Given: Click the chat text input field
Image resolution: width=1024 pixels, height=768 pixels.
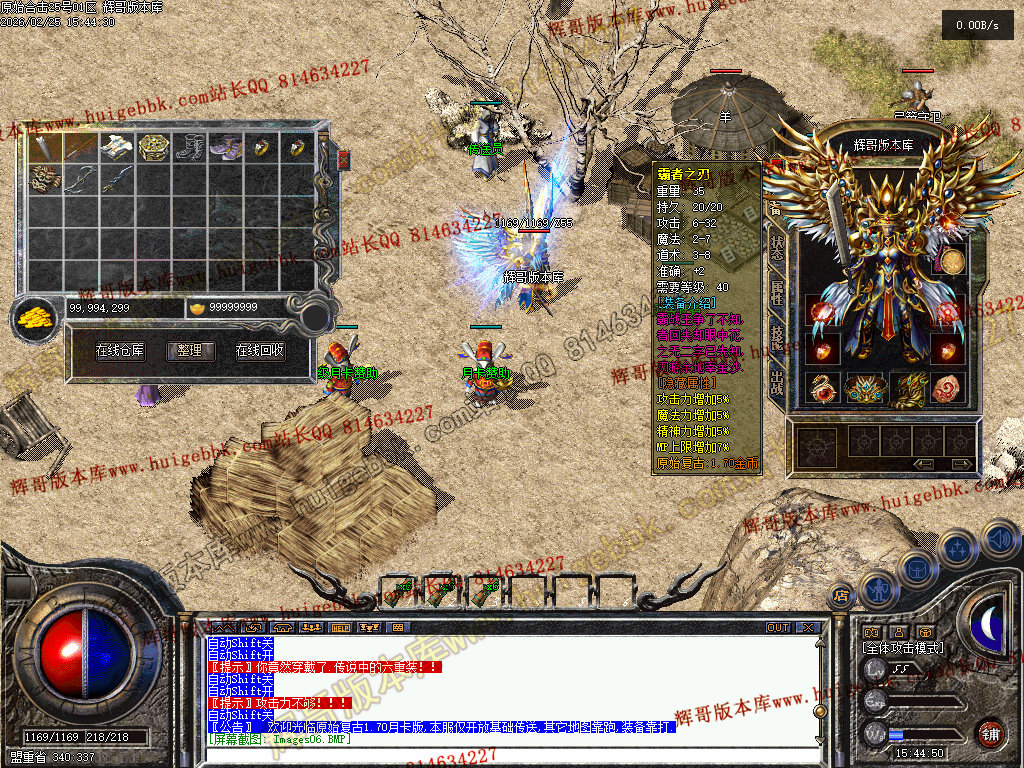Looking at the screenshot, I should (500, 753).
